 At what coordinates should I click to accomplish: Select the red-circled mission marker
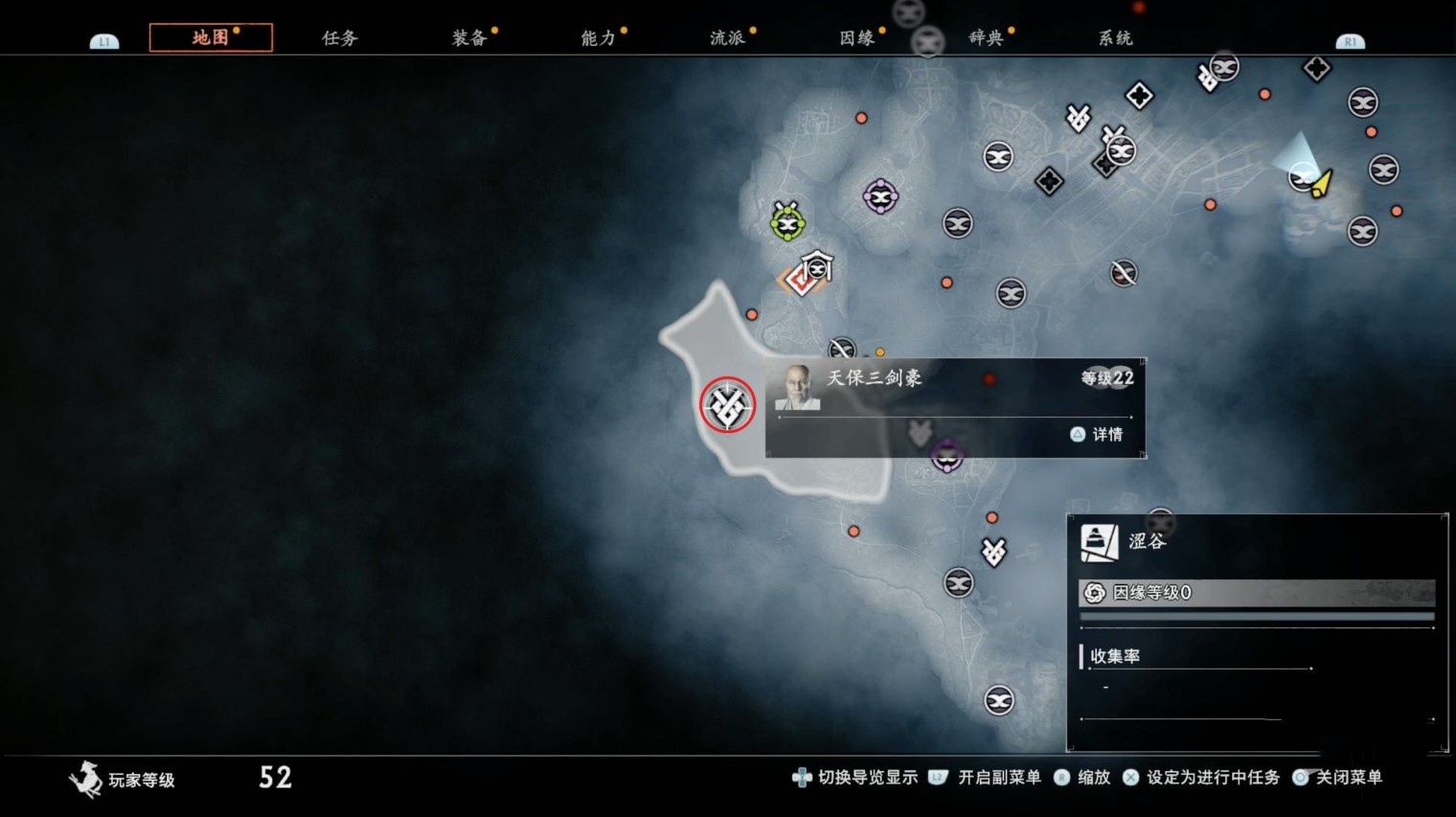tap(727, 405)
